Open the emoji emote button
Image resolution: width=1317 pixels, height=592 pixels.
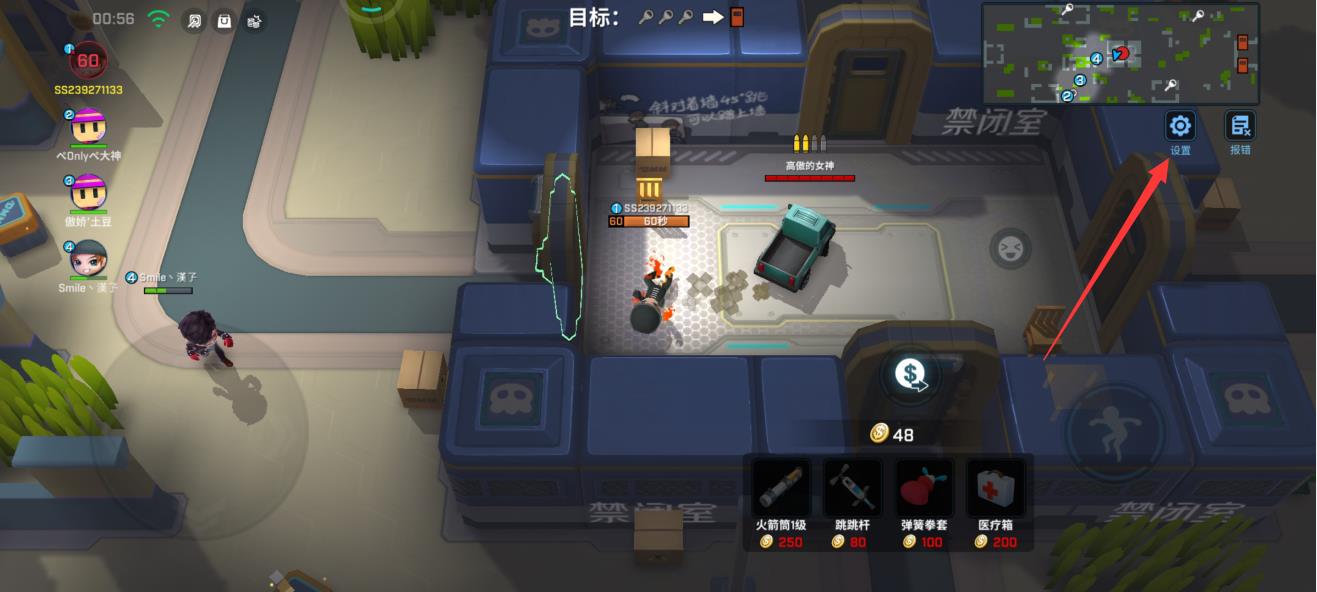click(1008, 246)
